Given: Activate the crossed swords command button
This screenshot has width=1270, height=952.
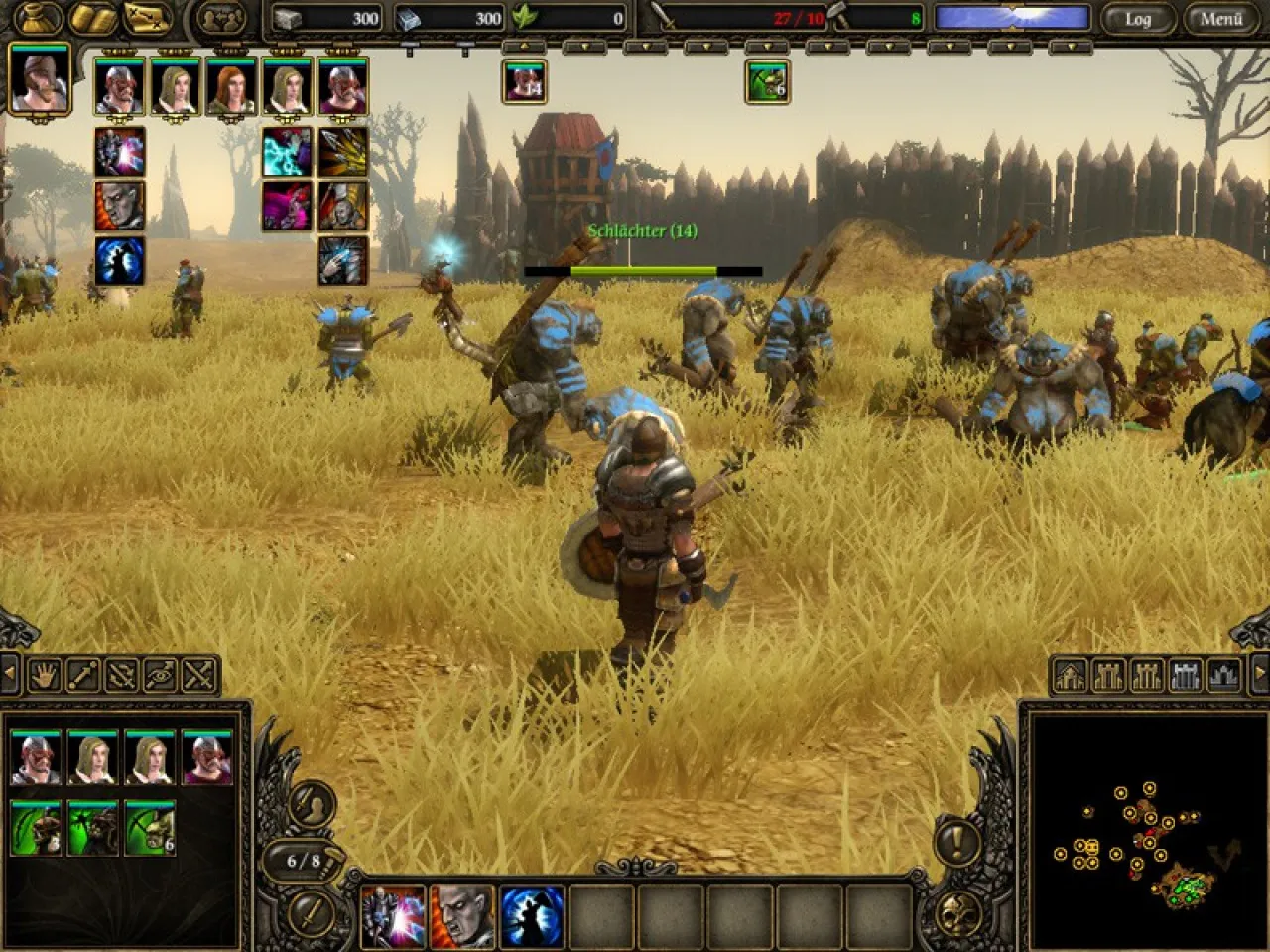Looking at the screenshot, I should tap(198, 675).
